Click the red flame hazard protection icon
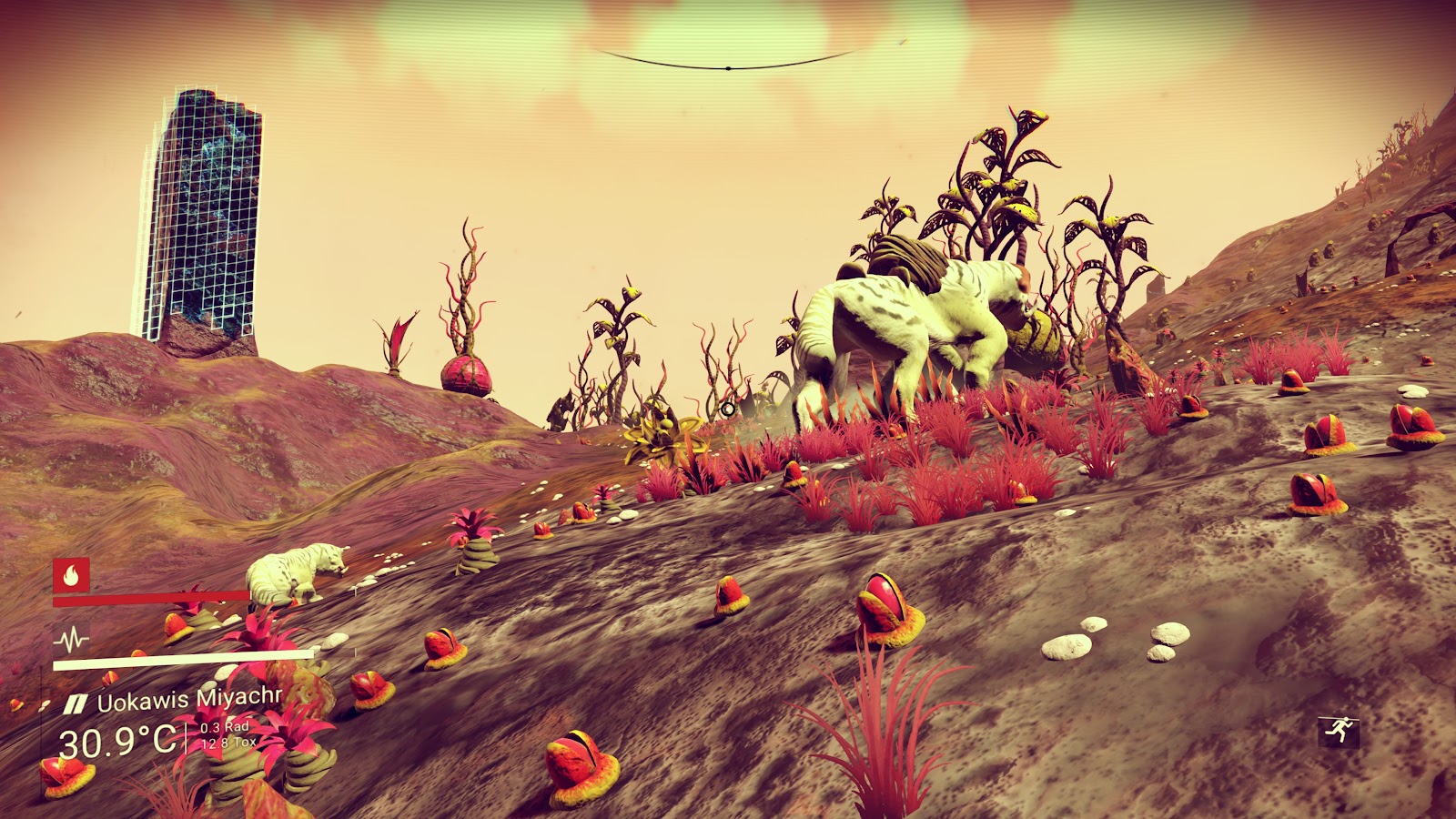1456x819 pixels. coord(71,575)
